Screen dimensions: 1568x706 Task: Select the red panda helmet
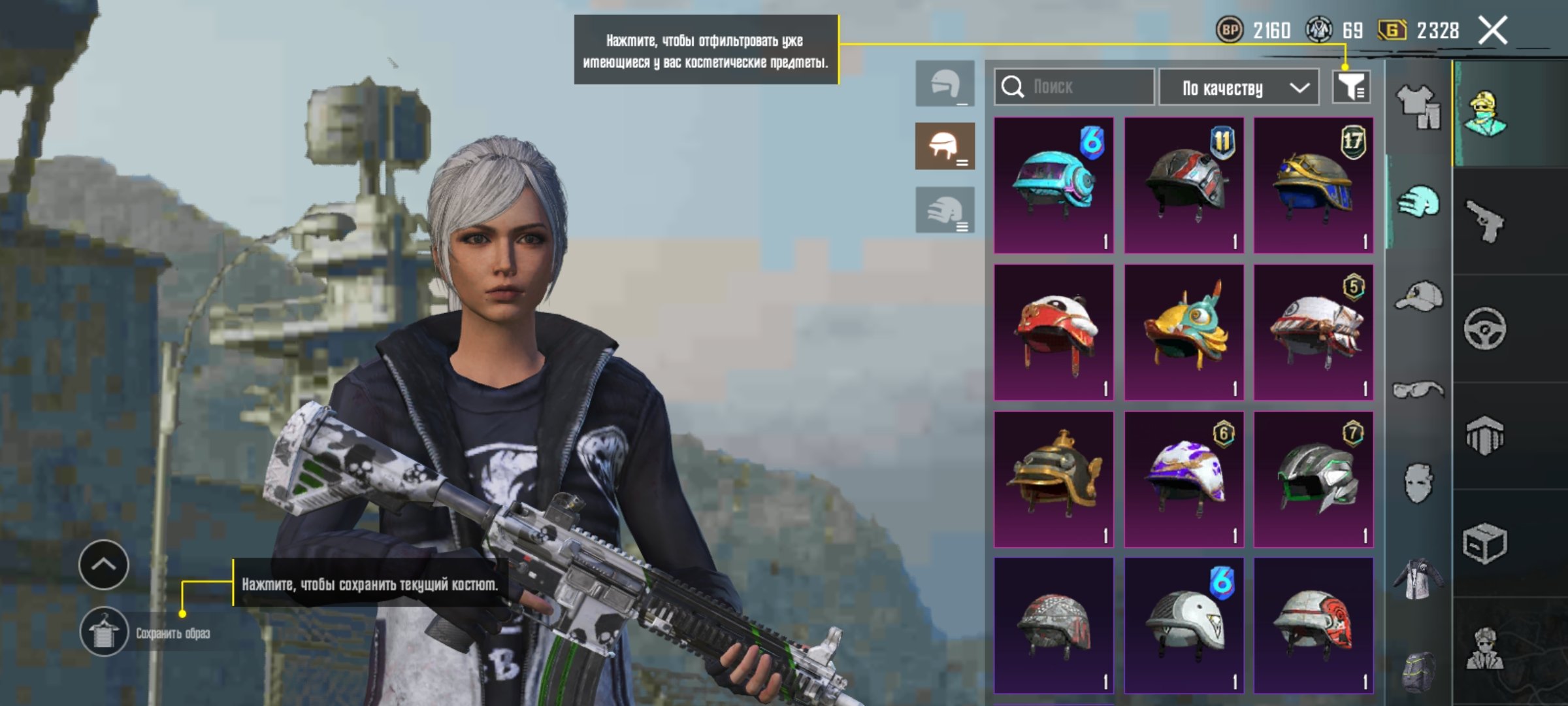1053,332
